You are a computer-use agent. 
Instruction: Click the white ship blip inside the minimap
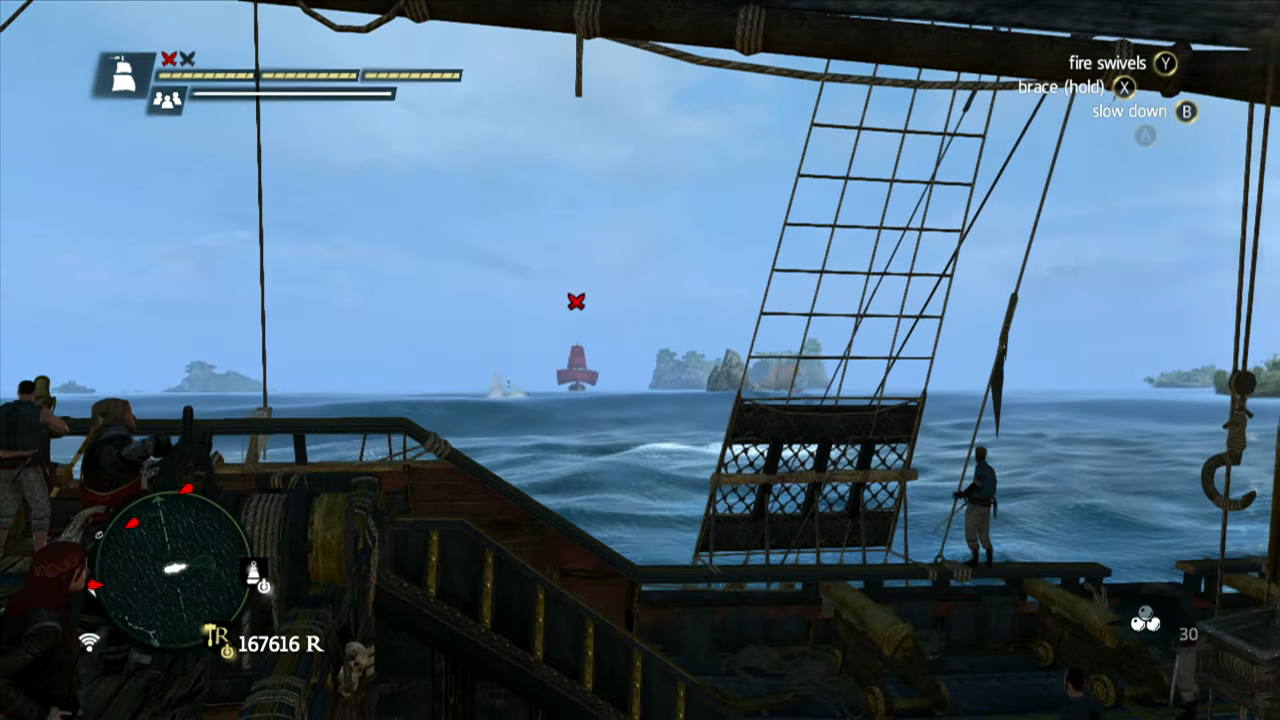[175, 569]
